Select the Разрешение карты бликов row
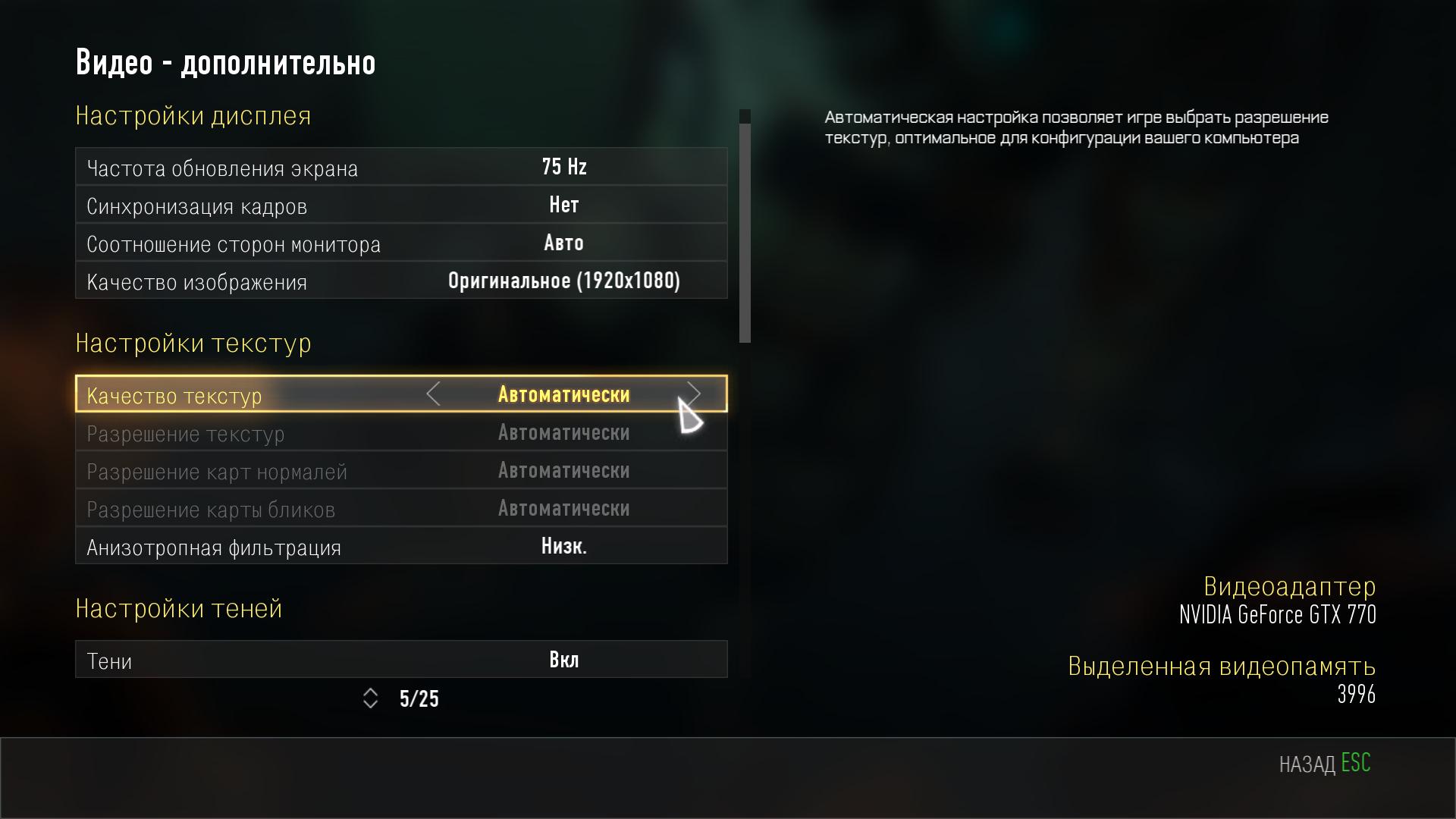This screenshot has height=819, width=1456. (x=401, y=508)
